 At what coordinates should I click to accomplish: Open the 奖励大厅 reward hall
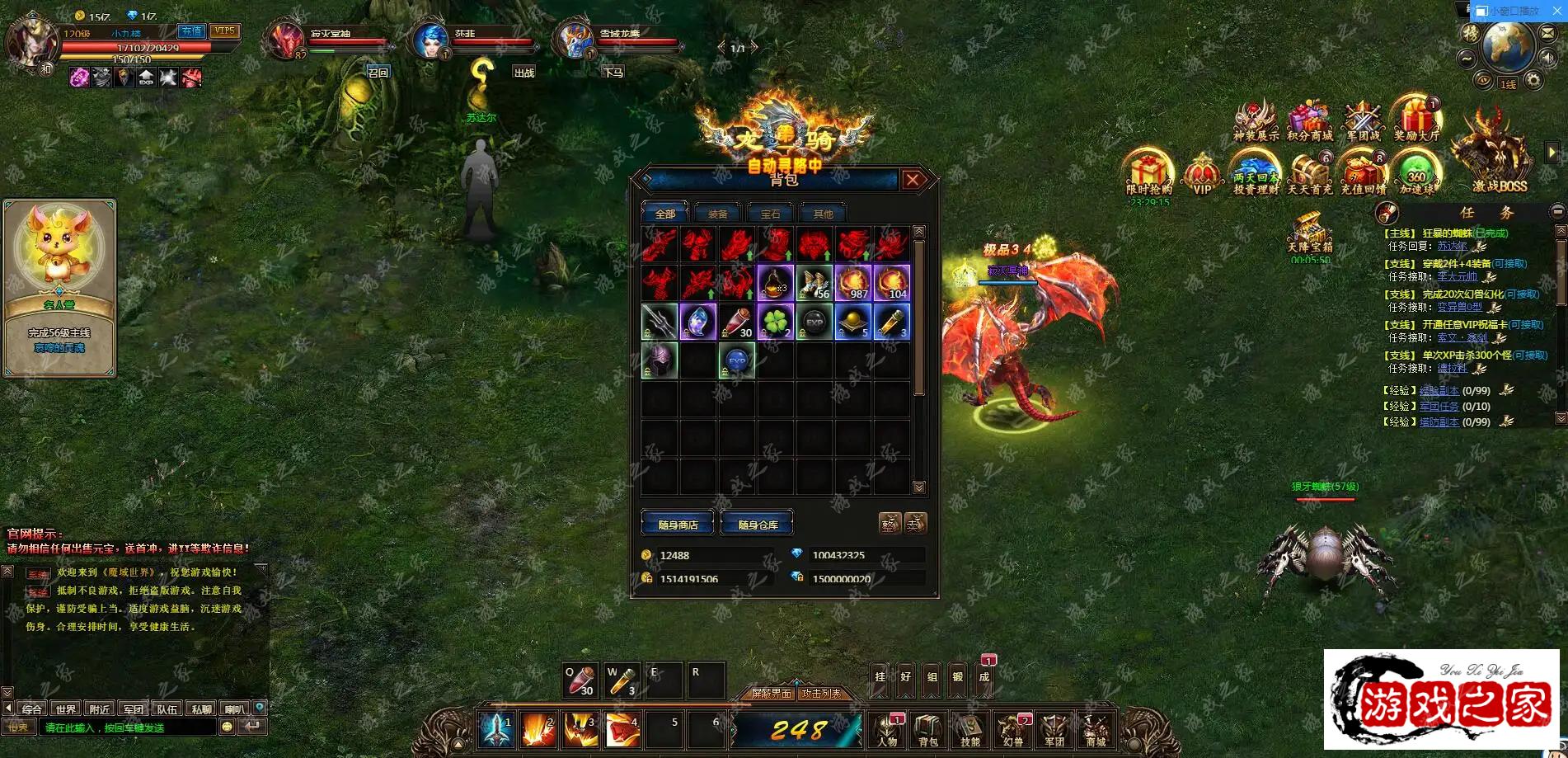pos(1415,120)
